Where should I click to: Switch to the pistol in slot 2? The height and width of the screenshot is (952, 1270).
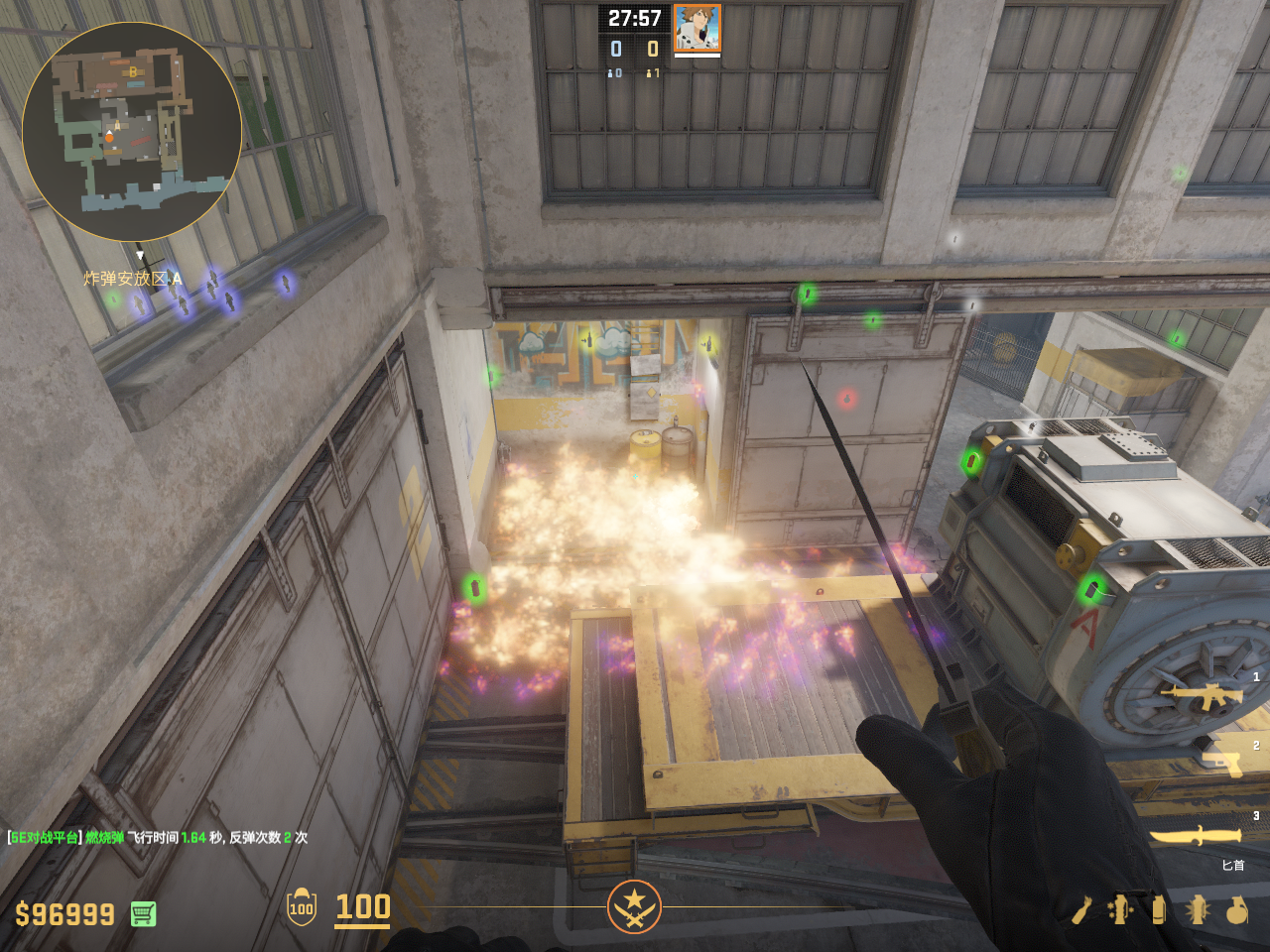tap(1222, 763)
